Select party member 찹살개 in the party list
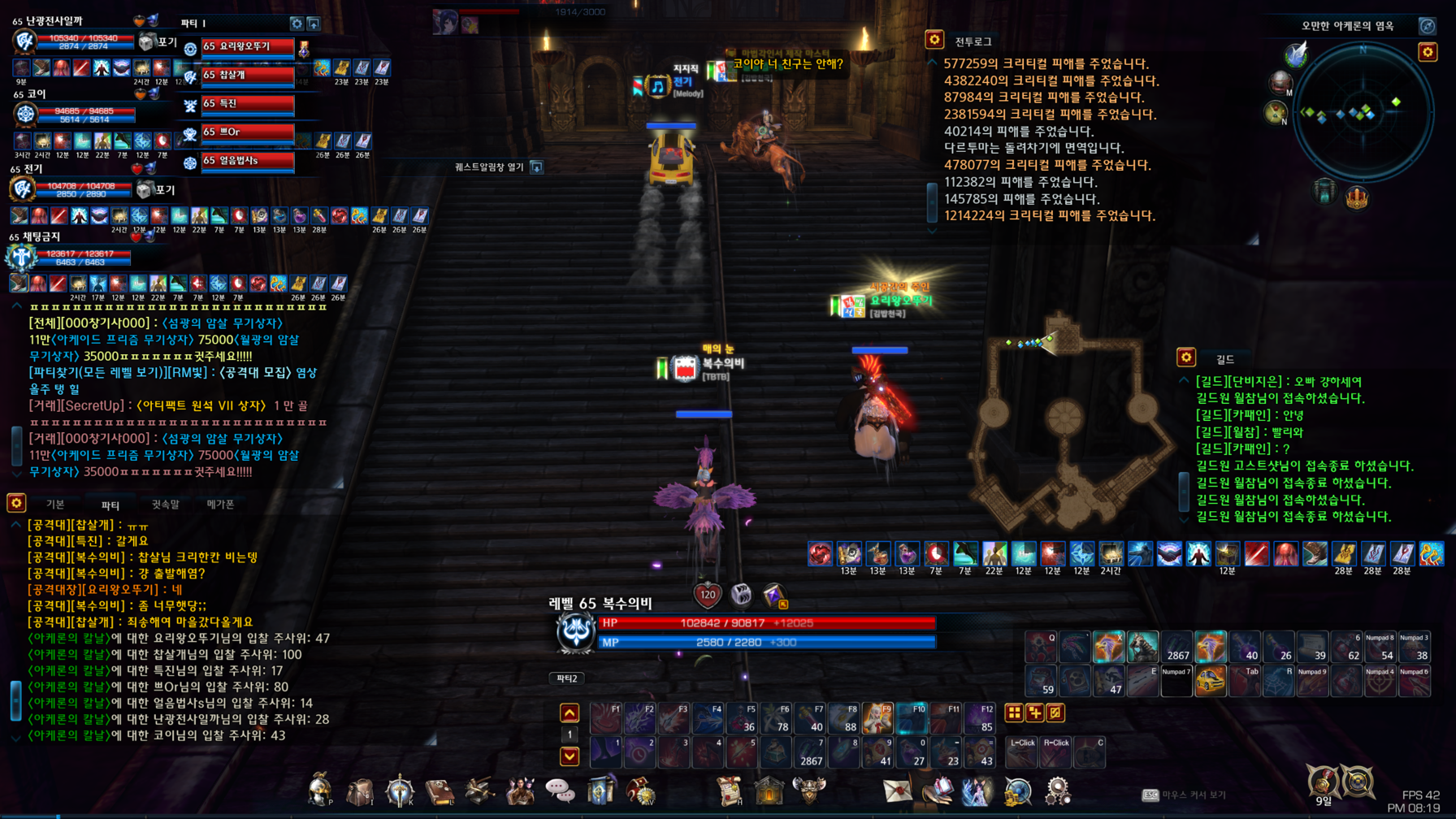This screenshot has height=819, width=1456. [x=247, y=76]
